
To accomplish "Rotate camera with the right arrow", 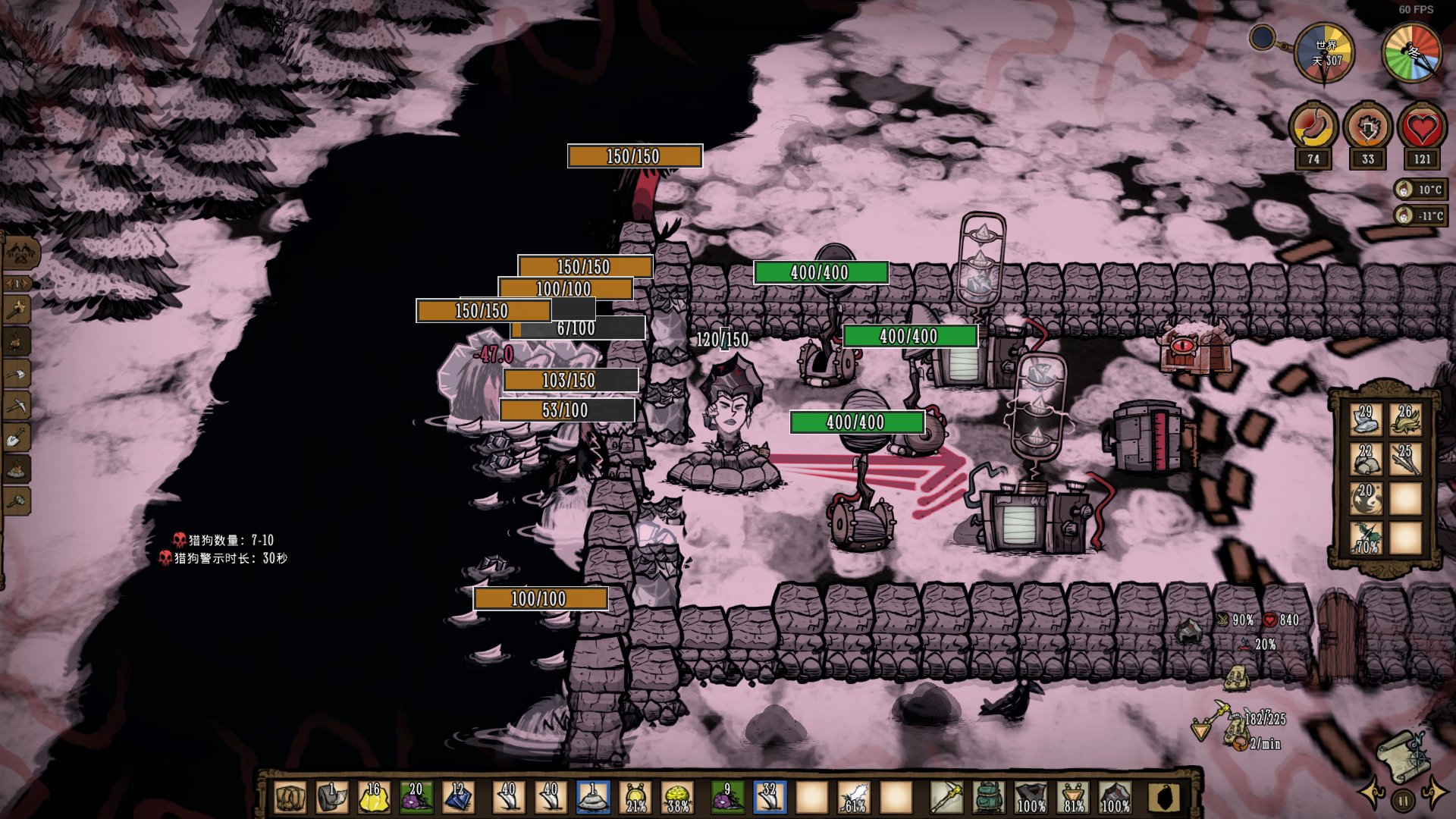I will 1434,793.
